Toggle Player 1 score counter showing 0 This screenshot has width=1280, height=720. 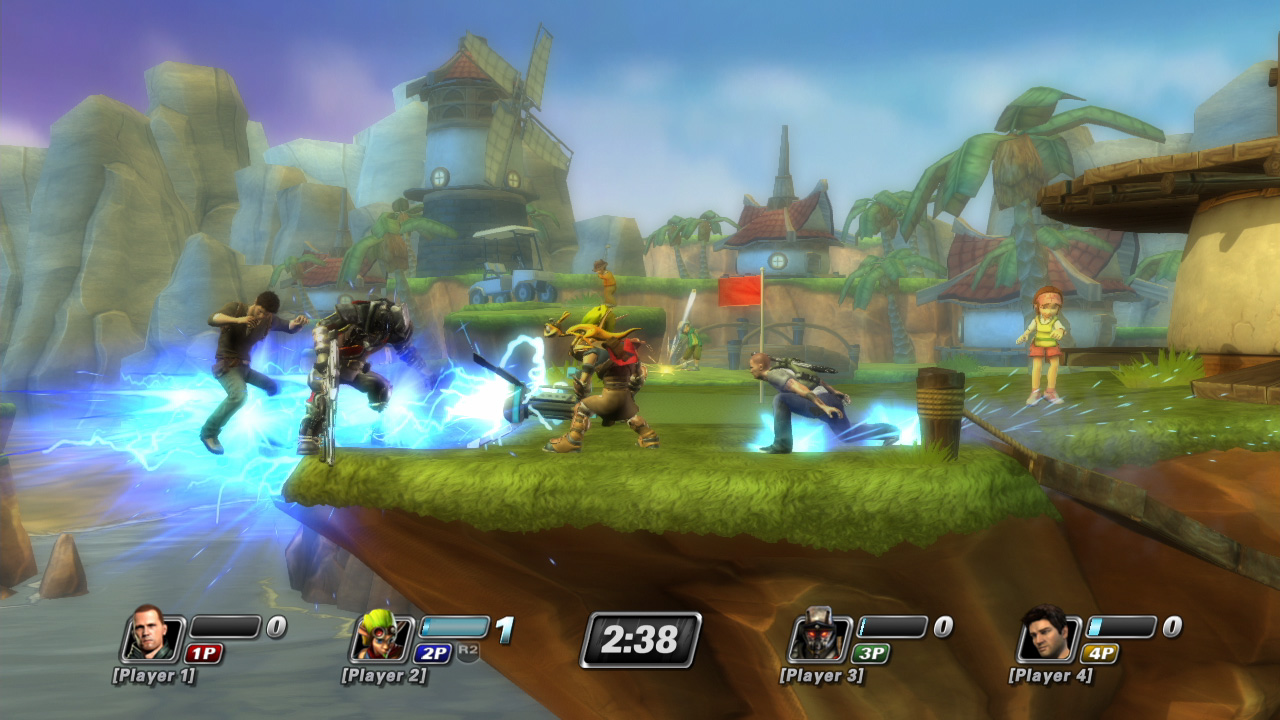click(x=276, y=628)
